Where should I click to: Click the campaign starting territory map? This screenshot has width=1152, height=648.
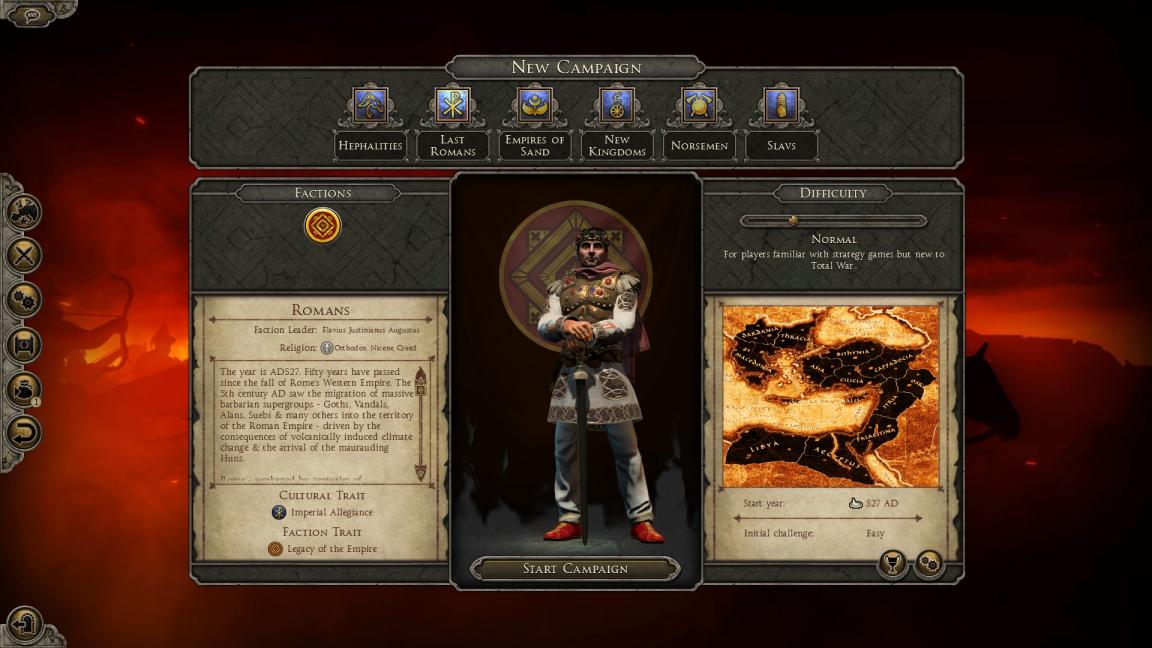click(x=831, y=397)
